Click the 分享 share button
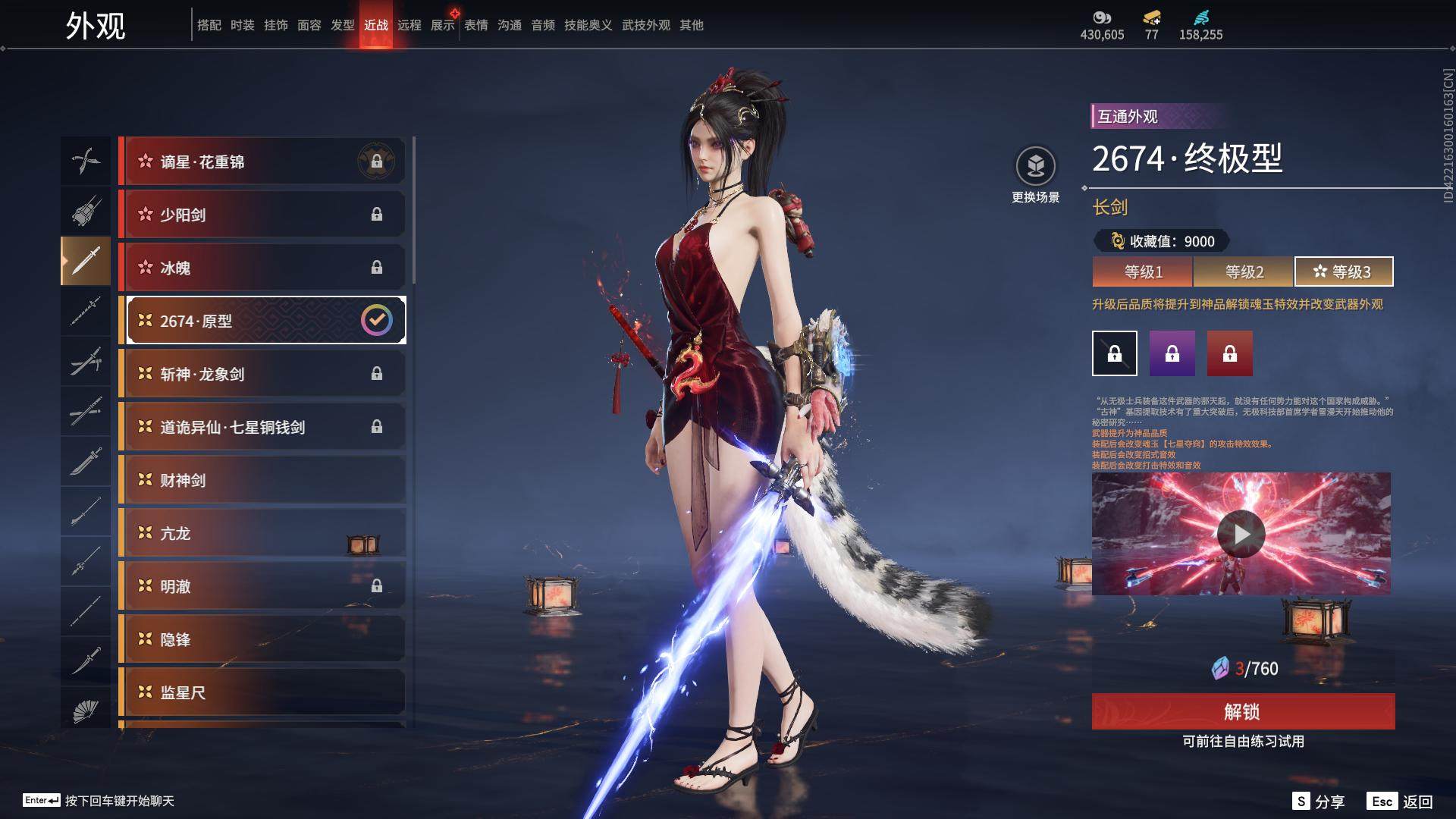Viewport: 1456px width, 819px height. point(1319,802)
